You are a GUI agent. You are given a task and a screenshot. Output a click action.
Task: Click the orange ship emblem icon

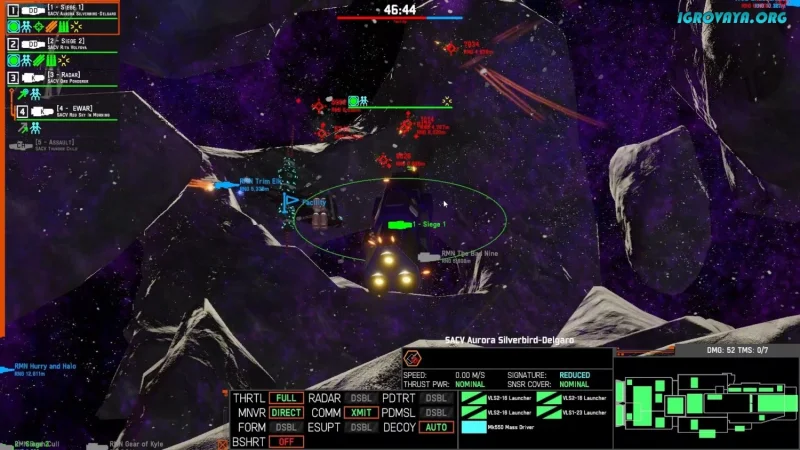pos(411,359)
